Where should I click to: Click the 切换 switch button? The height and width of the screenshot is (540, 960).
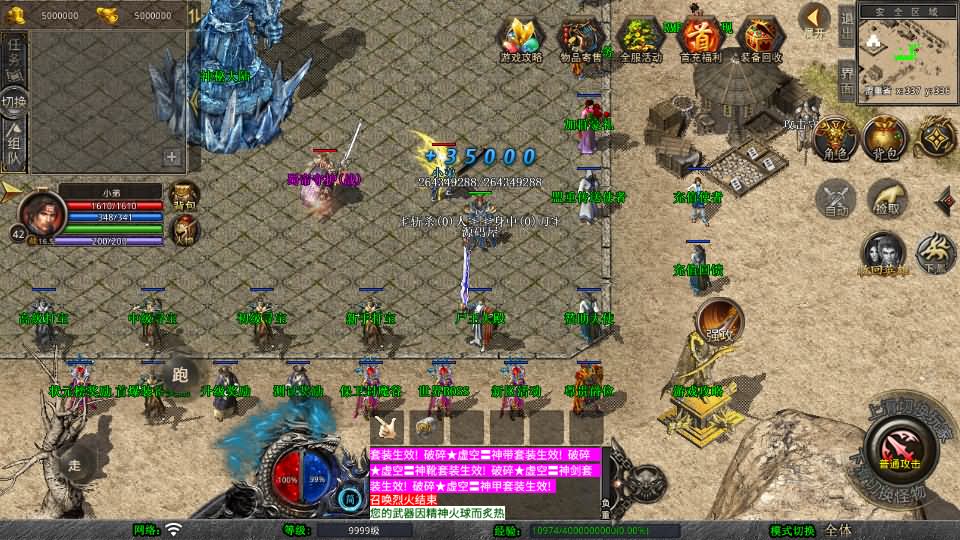[14, 101]
